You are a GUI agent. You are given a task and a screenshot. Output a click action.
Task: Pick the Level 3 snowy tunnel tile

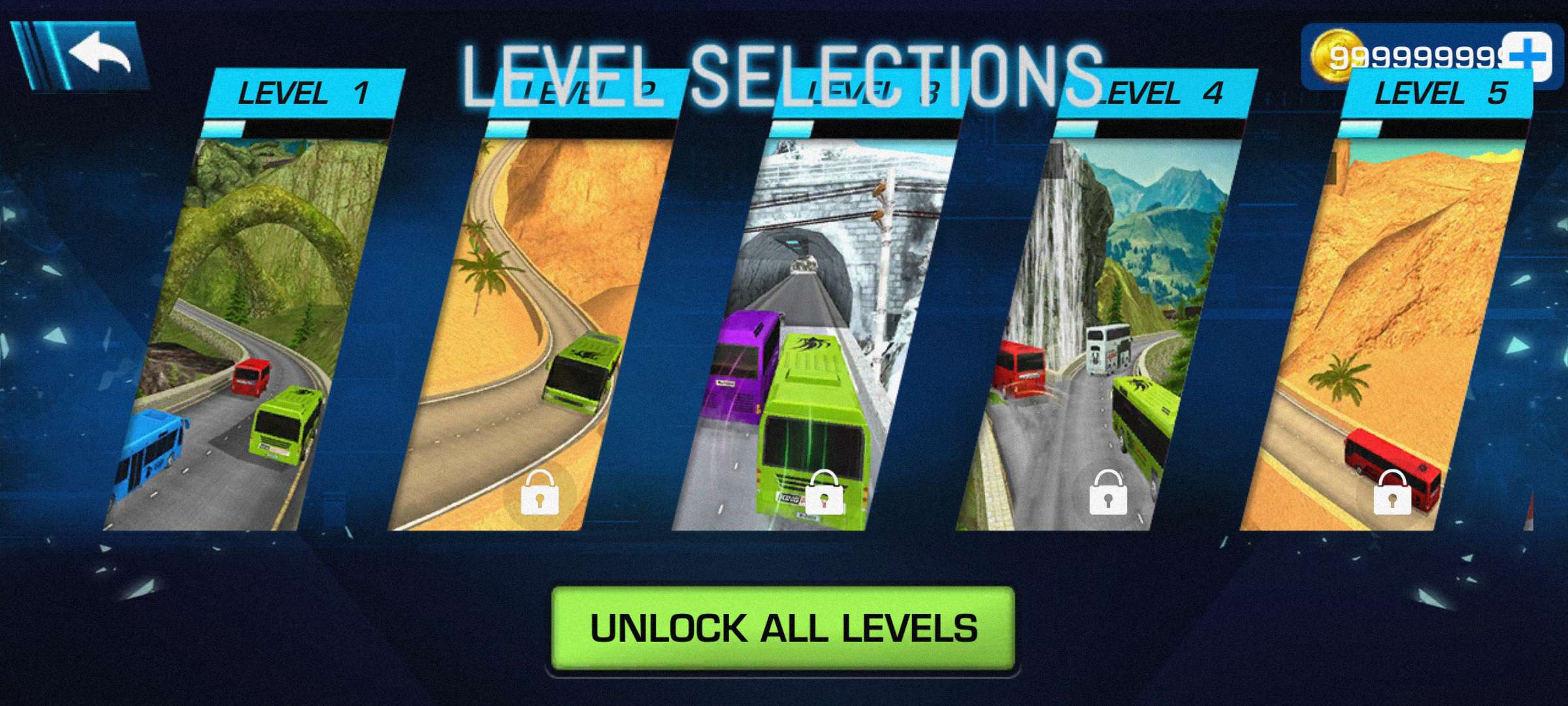click(x=817, y=327)
